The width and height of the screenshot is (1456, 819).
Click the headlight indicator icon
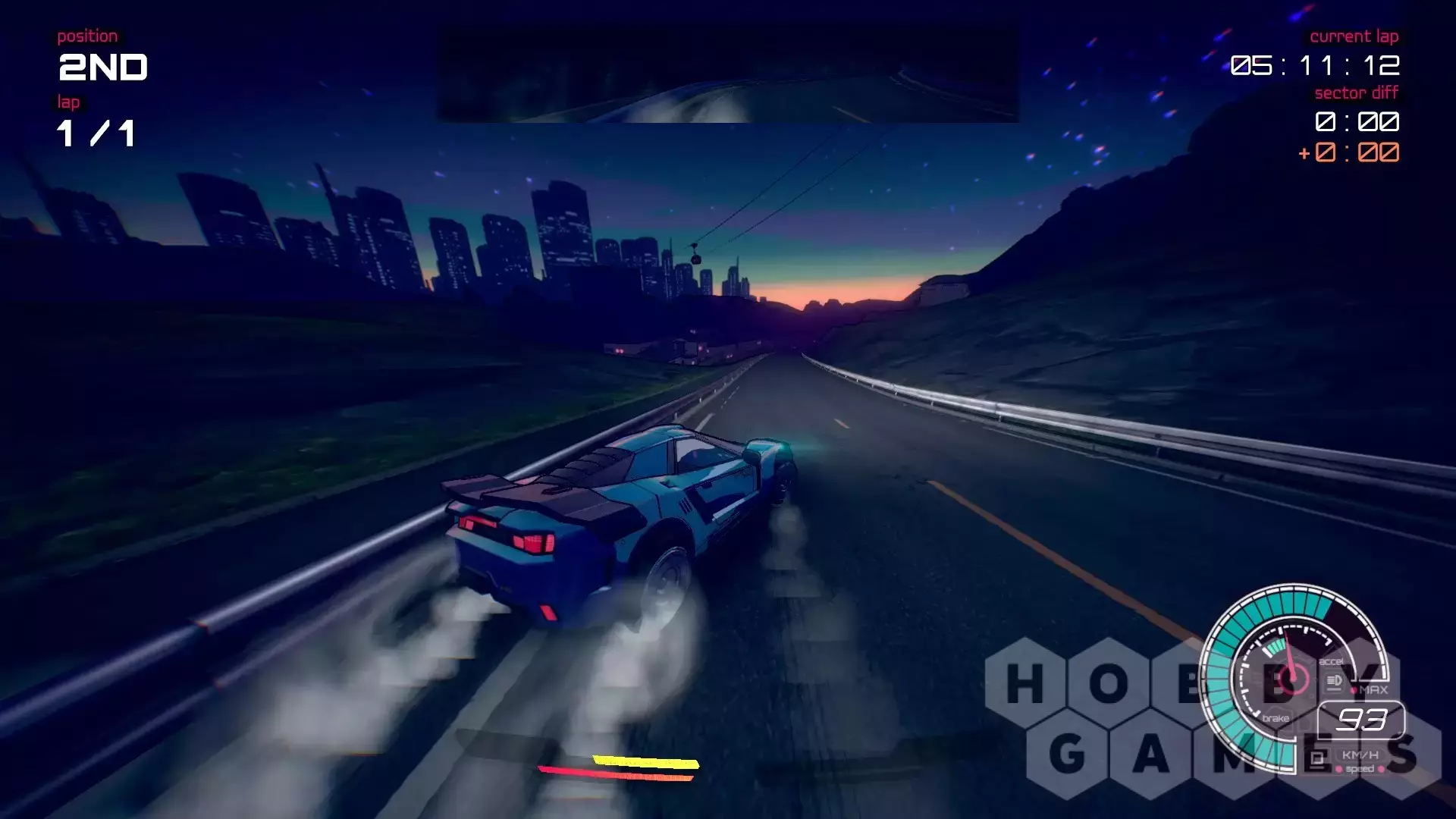1334,682
